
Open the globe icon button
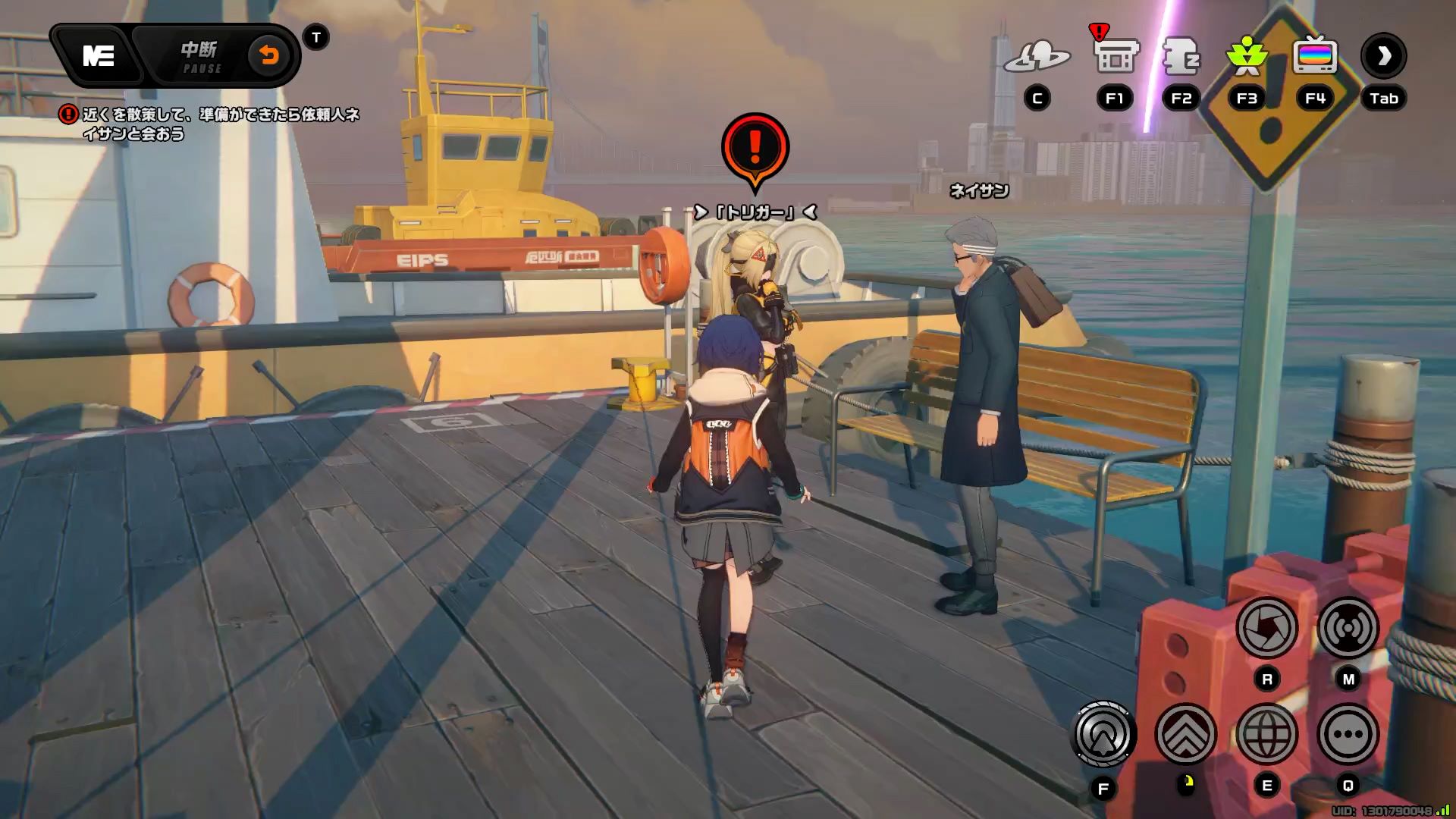1266,734
